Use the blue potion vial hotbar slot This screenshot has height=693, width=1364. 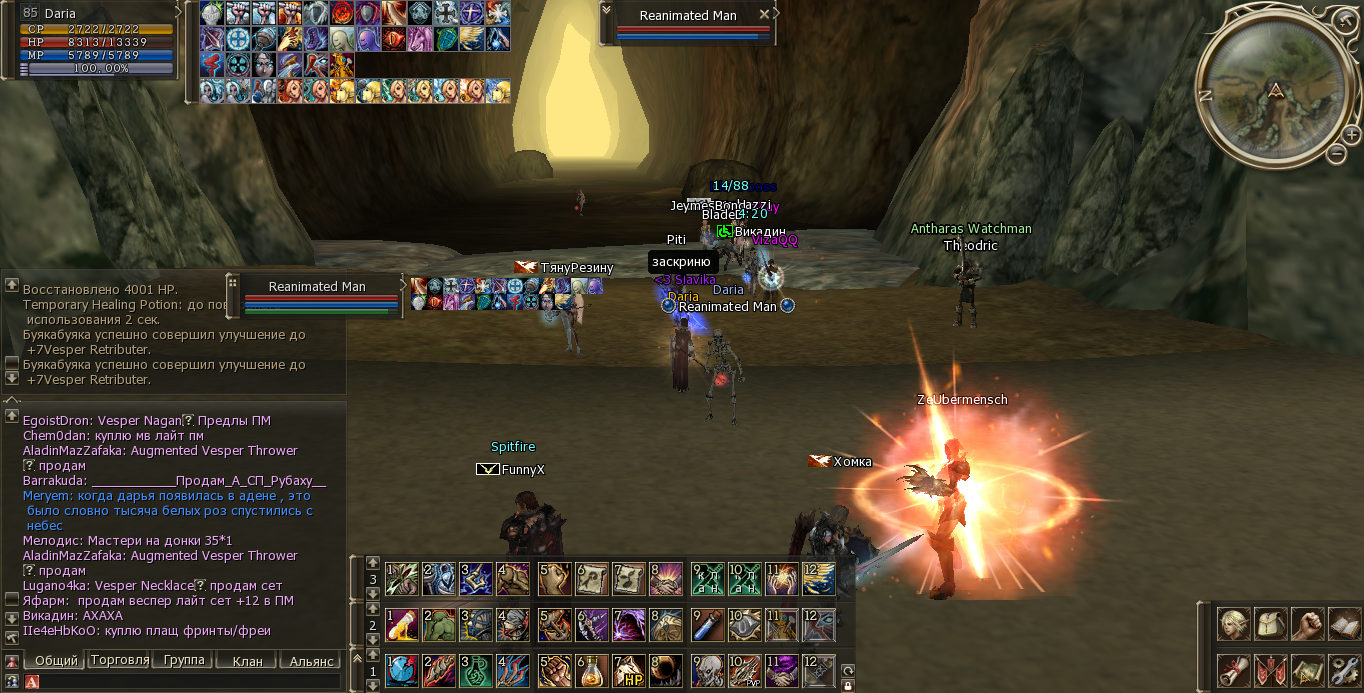point(709,625)
